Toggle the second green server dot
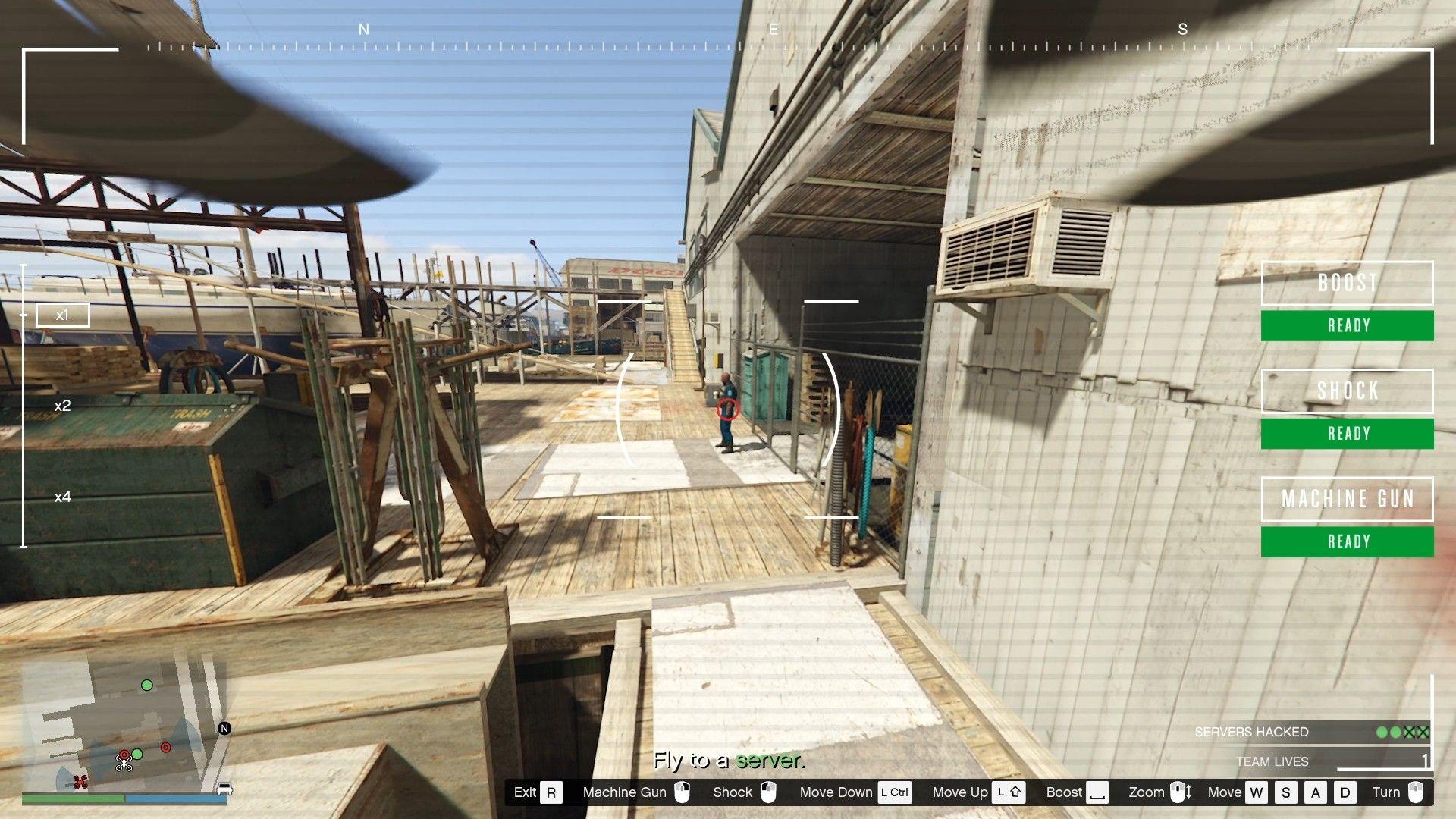Viewport: 1456px width, 819px height. pos(1396,732)
